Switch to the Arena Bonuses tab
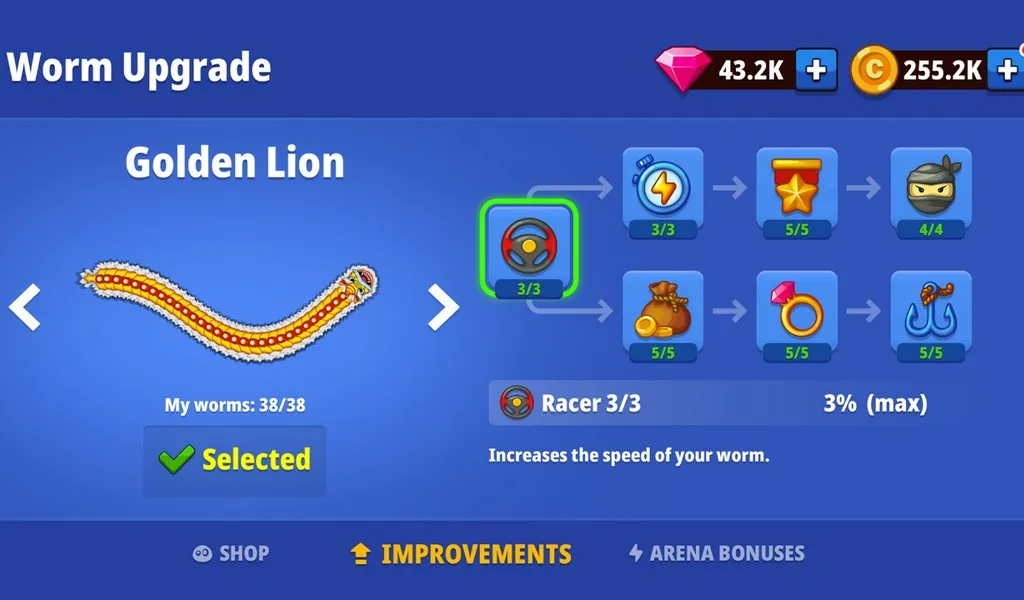 point(716,553)
